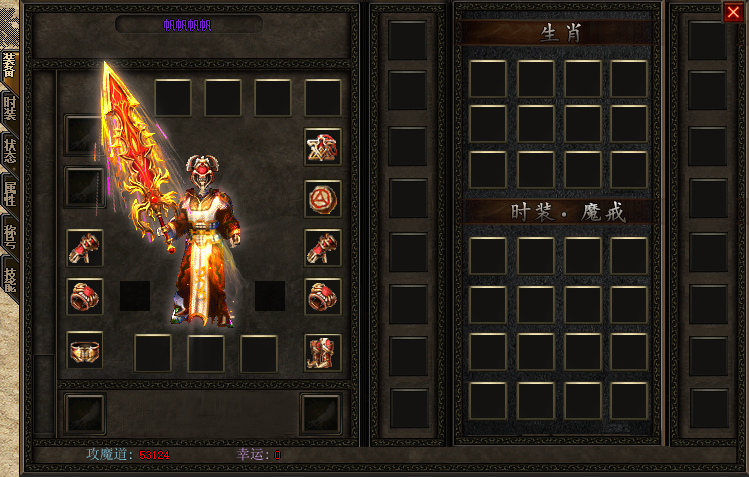The image size is (749, 477).
Task: Open the 时装 fashion tab
Action: pyautogui.click(x=9, y=108)
